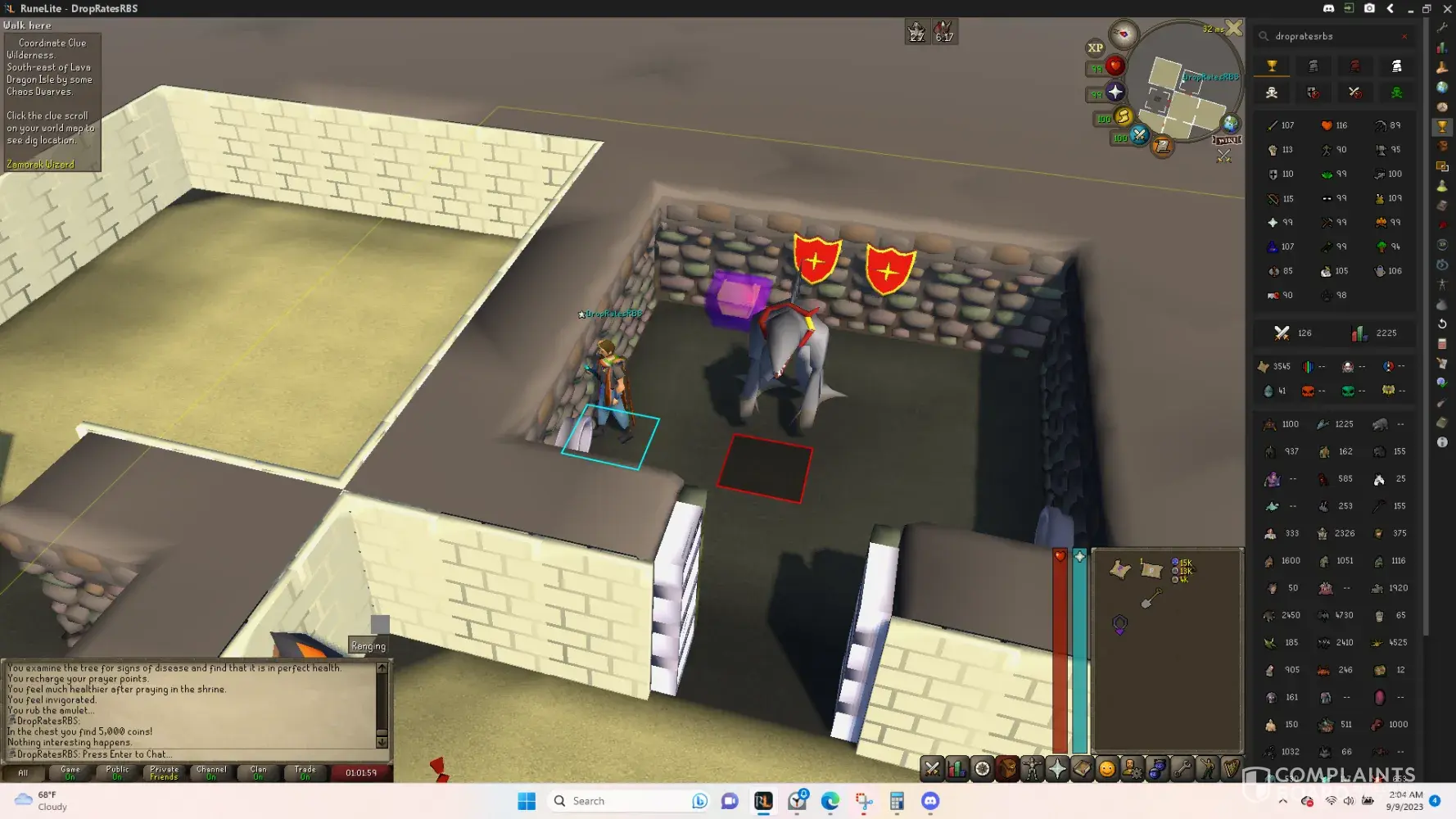Open the Worn Equipment tab
Image resolution: width=1456 pixels, height=819 pixels.
point(1032,768)
